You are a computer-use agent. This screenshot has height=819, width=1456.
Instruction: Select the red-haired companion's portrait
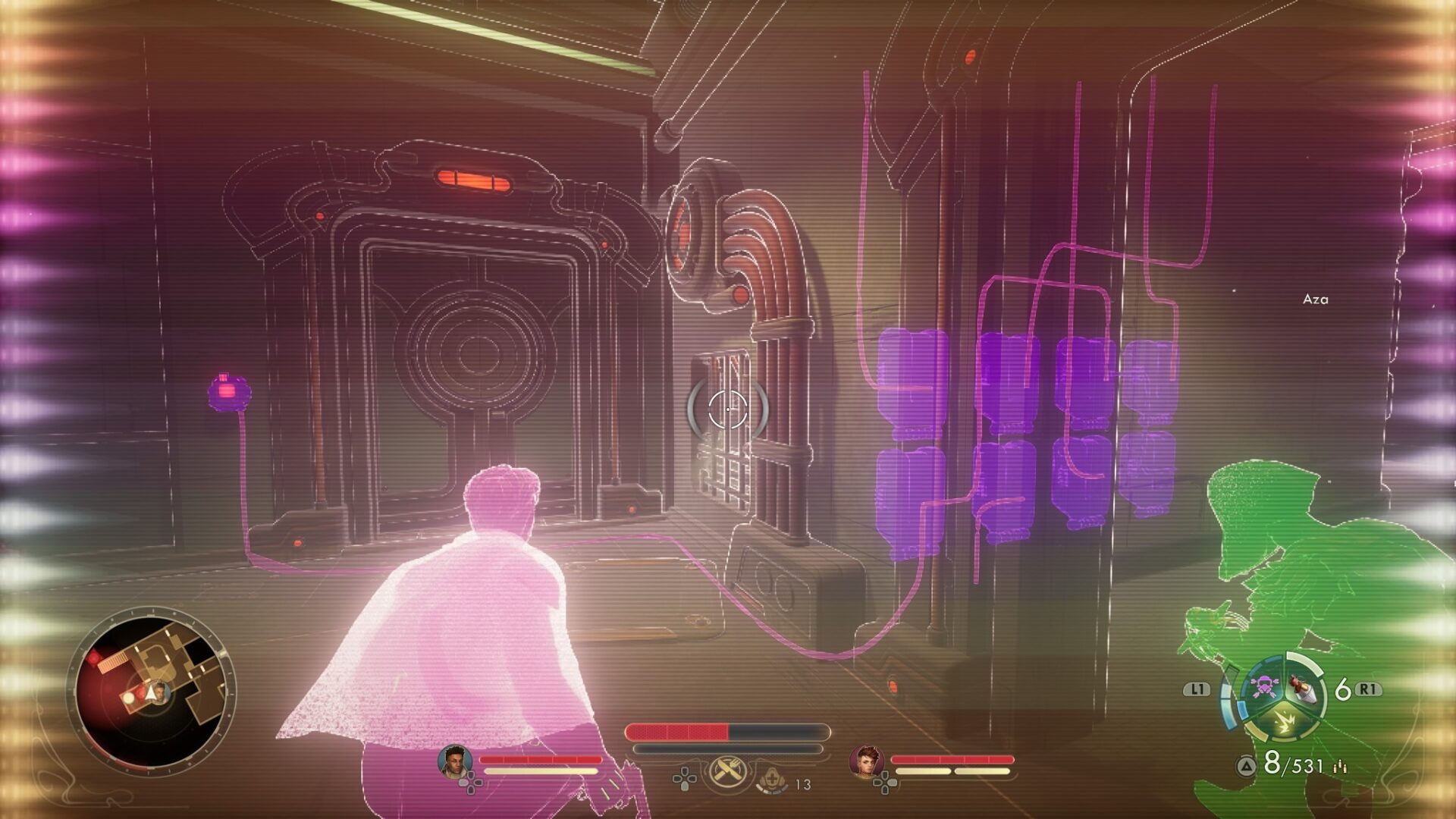867,761
